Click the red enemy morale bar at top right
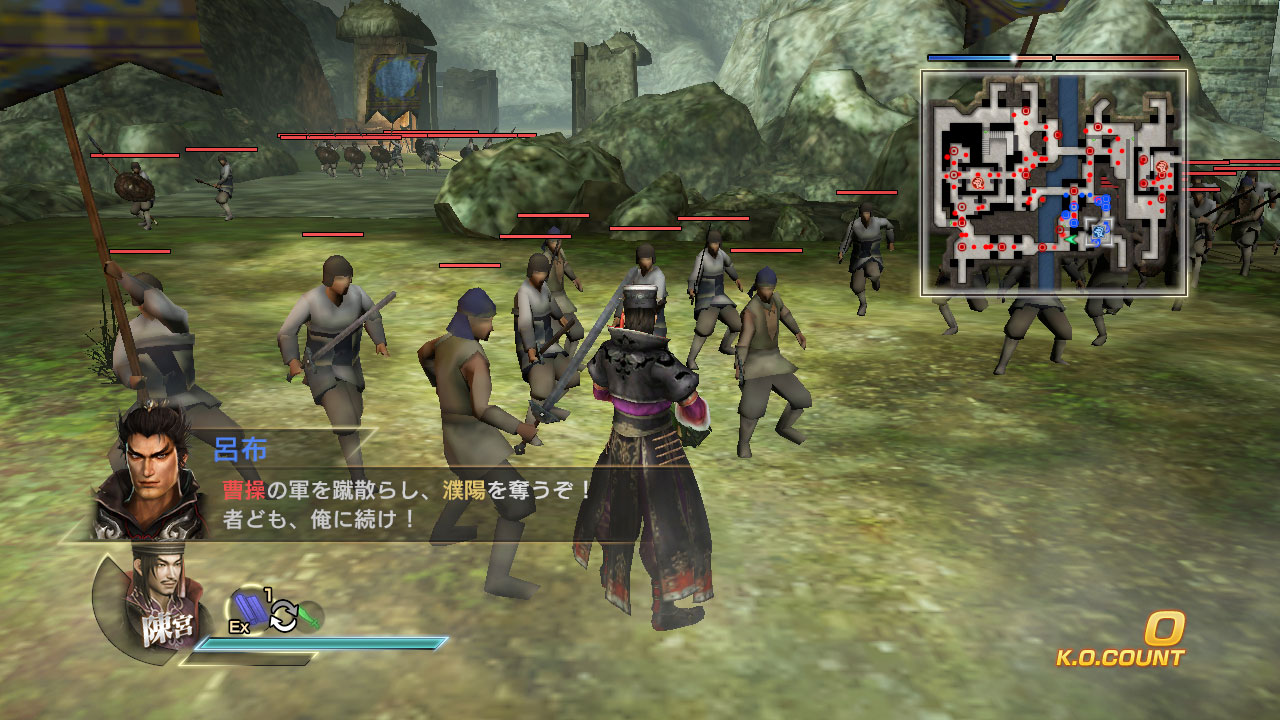 coord(1115,57)
